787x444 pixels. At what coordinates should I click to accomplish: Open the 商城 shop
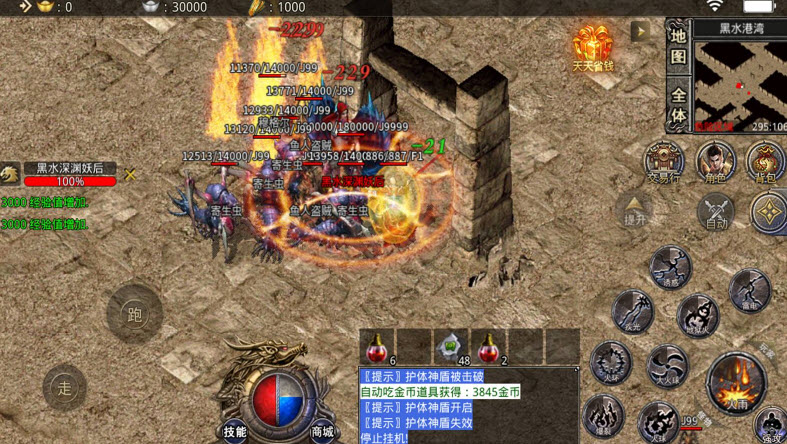[322, 431]
